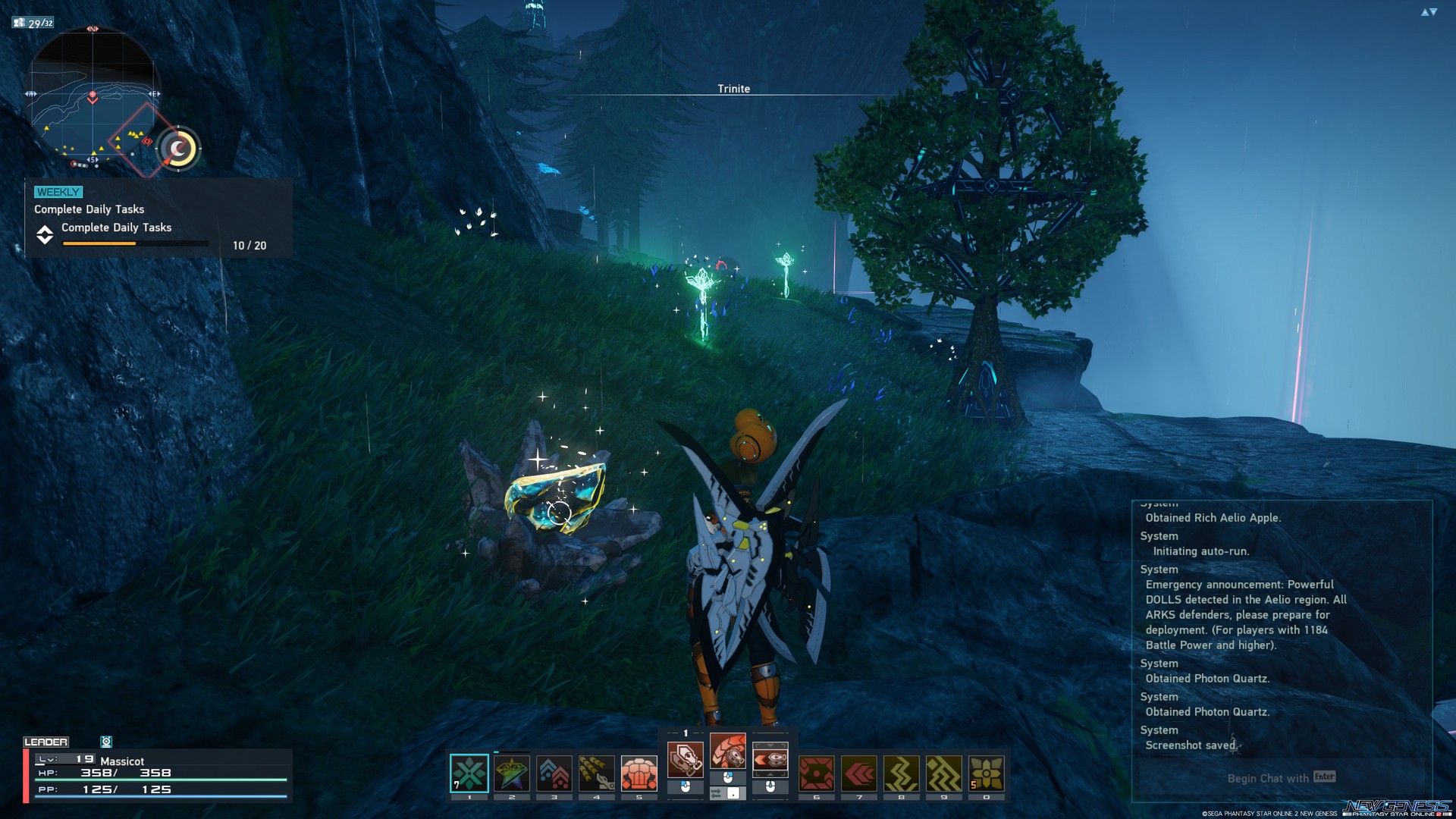Toggle the weapon palette swap arrows control
This screenshot has height=819, width=1456.
(730, 792)
